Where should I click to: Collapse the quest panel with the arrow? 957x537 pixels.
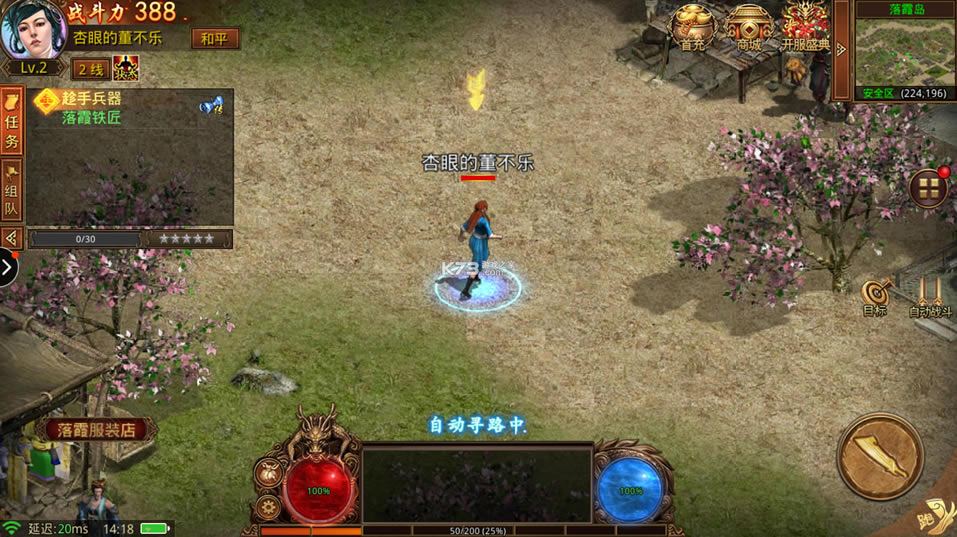click(x=12, y=238)
